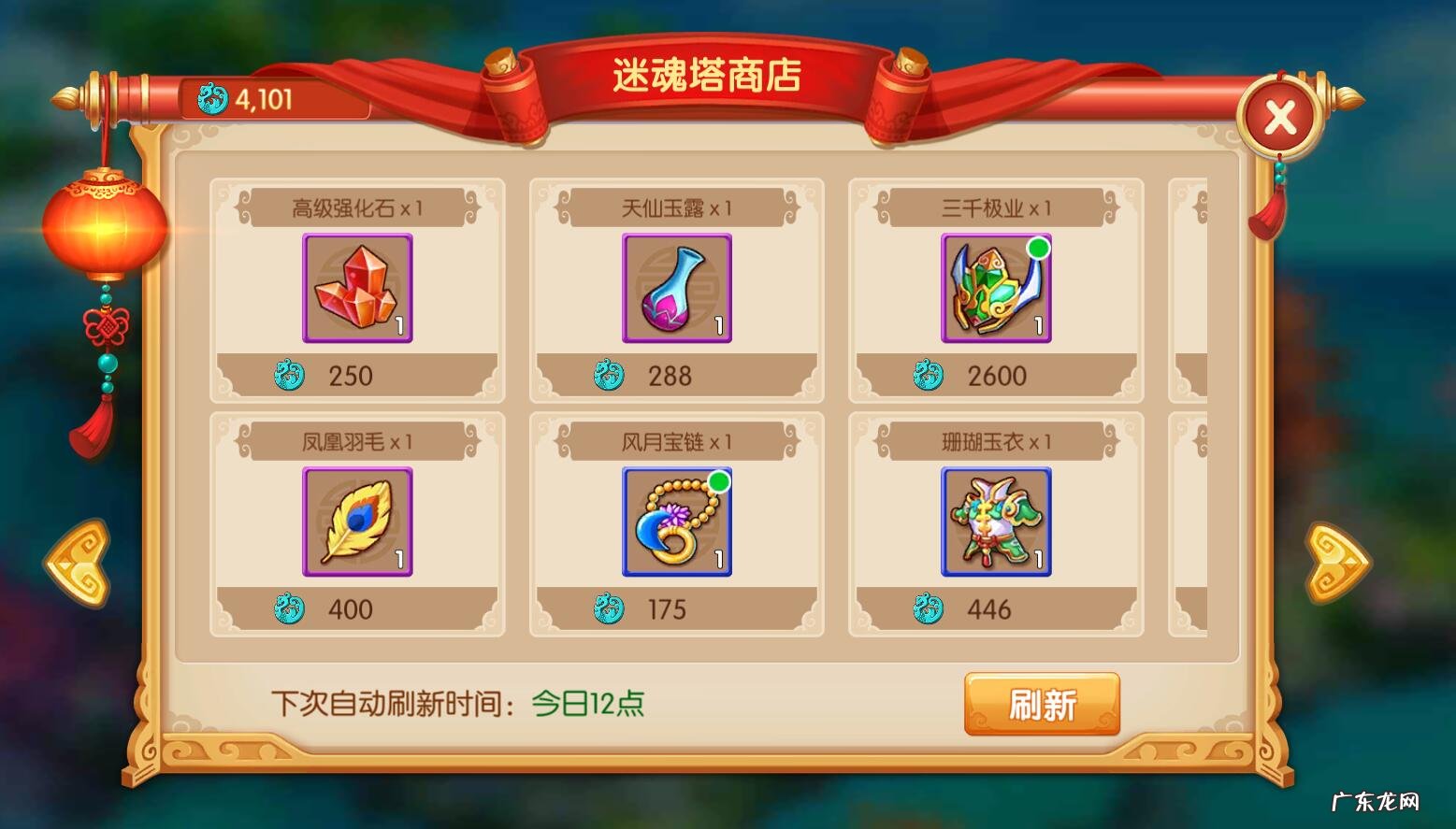The image size is (1456, 829).
Task: Click the currency icon beside the 250 price
Action: pyautogui.click(x=292, y=376)
